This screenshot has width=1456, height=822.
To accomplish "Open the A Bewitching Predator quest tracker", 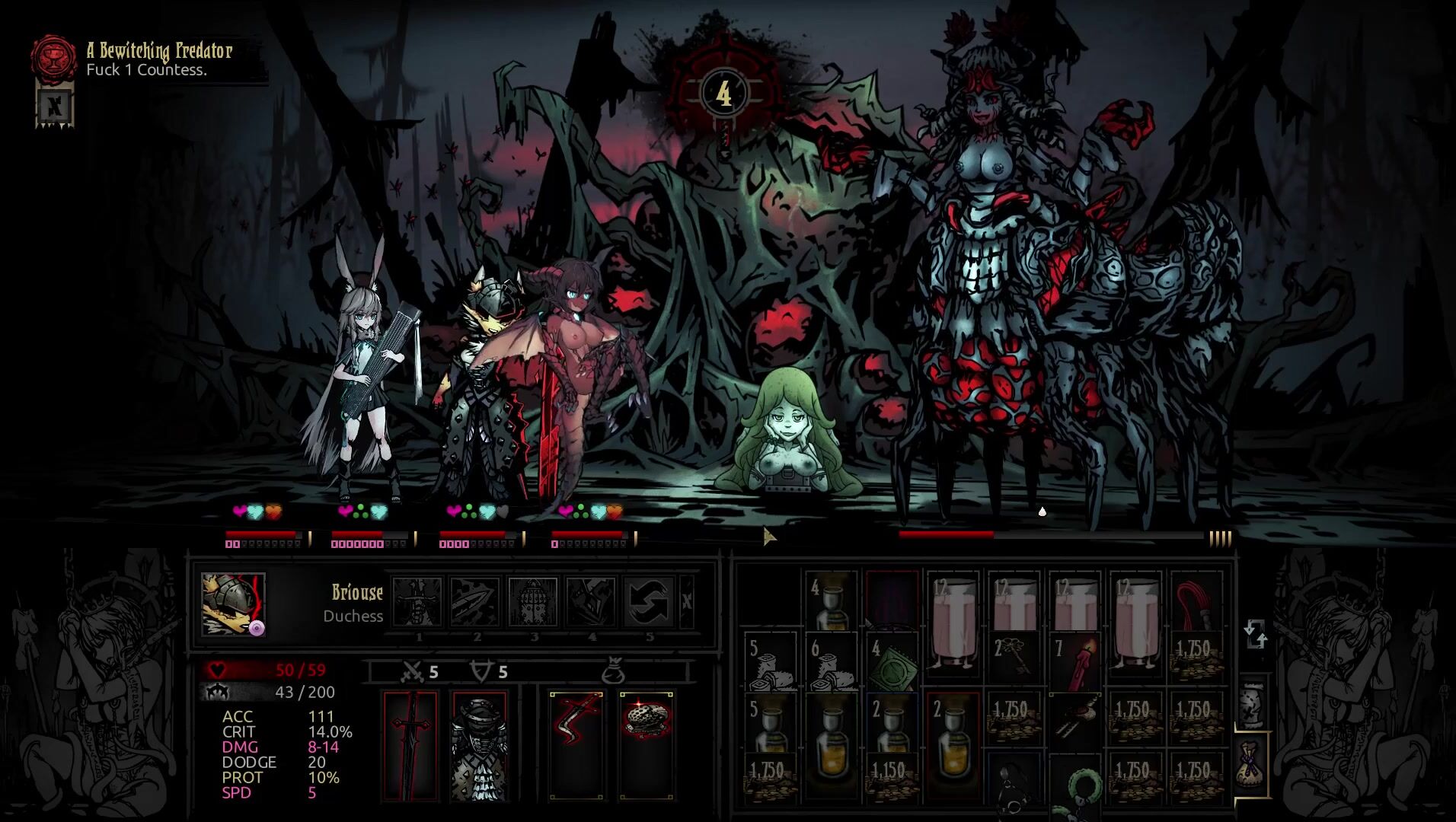I will [158, 59].
